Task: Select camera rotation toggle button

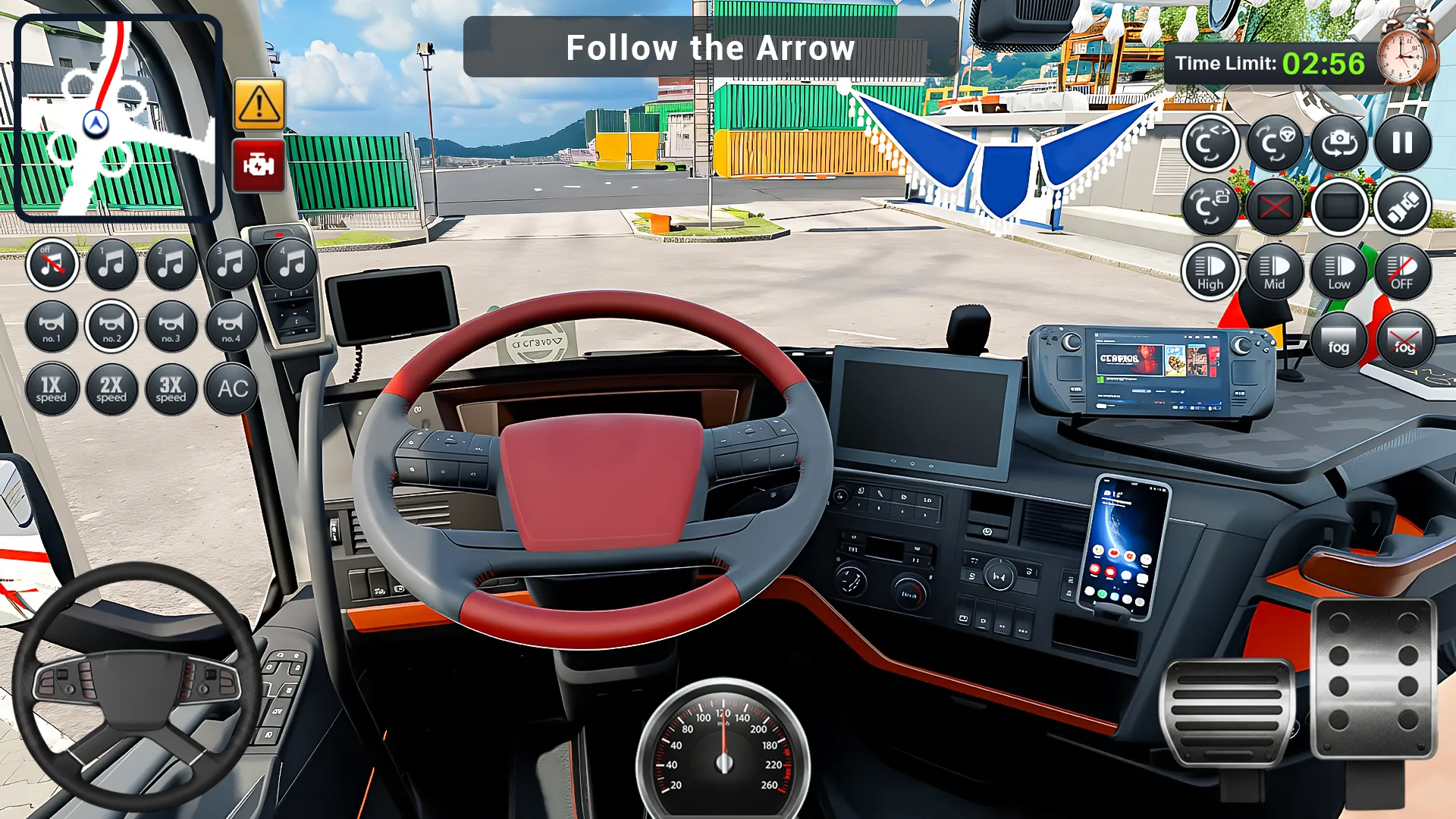Action: tap(1210, 143)
